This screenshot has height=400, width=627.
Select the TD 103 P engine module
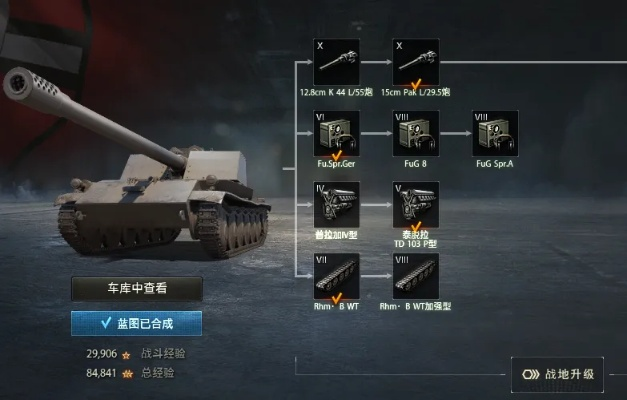tap(415, 204)
